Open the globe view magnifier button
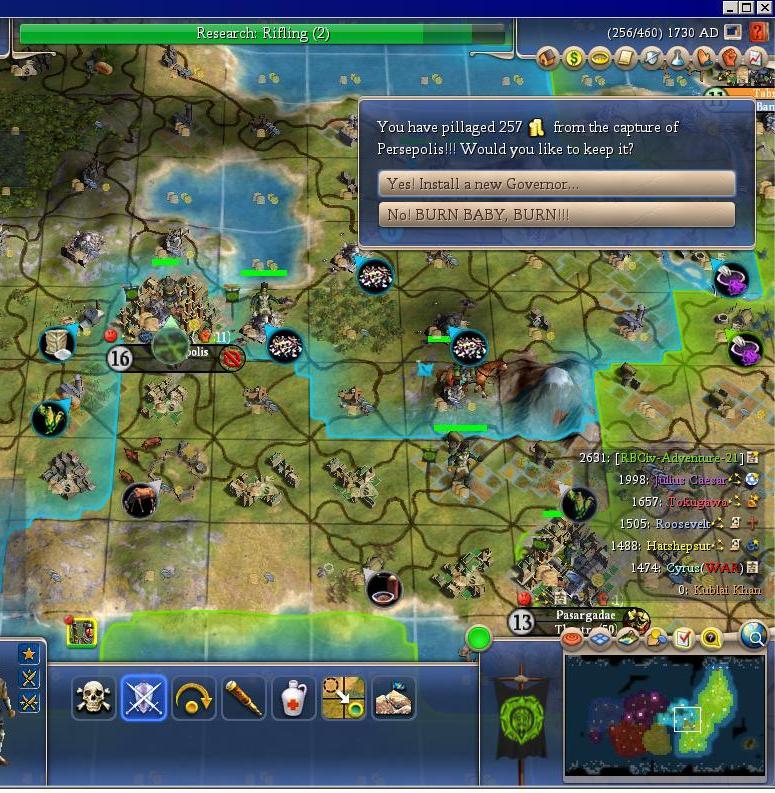 [754, 635]
